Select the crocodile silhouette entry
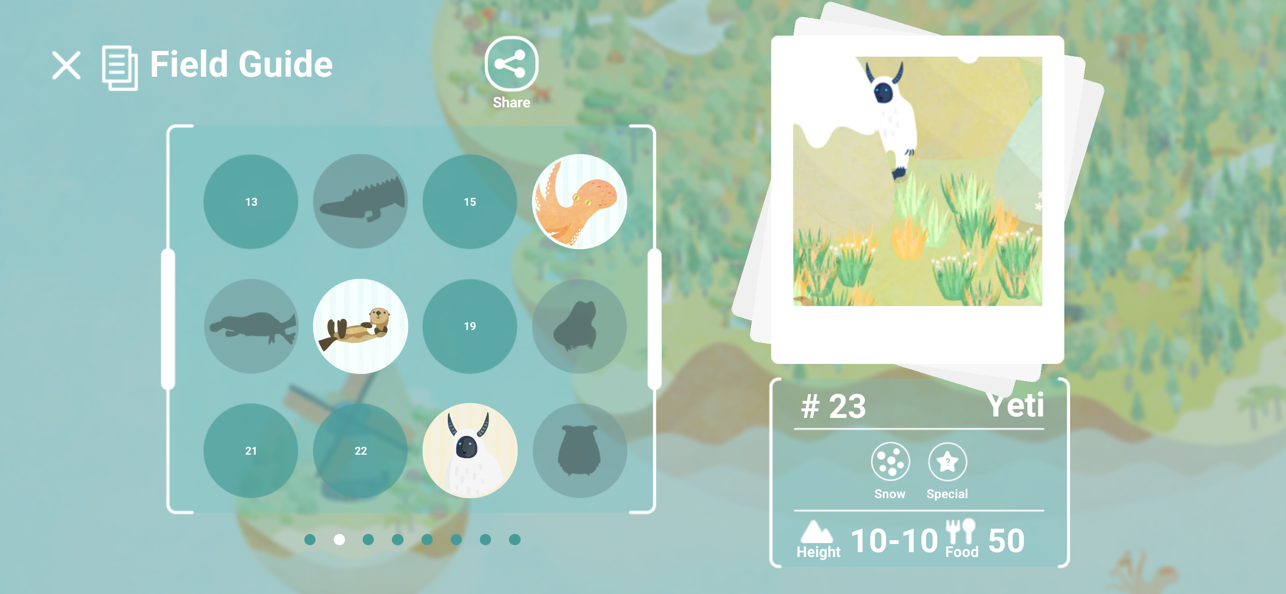This screenshot has width=1286, height=594. tap(360, 202)
